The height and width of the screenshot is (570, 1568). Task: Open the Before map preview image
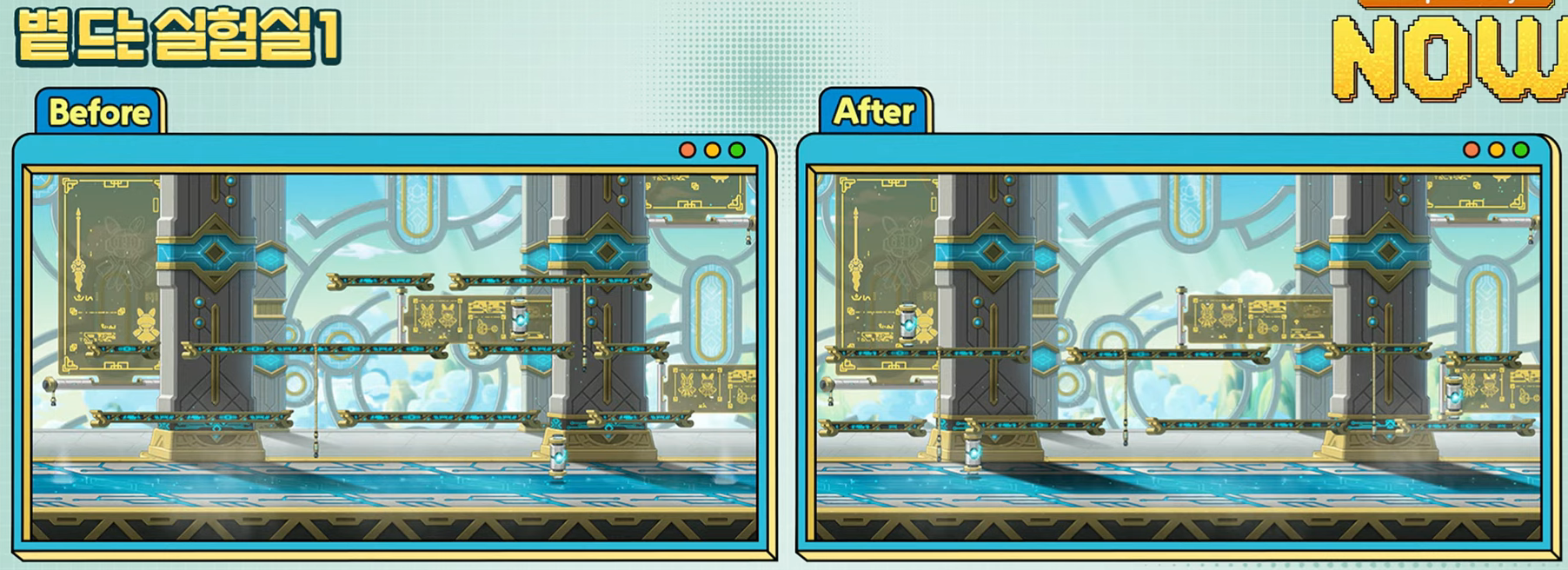(394, 355)
